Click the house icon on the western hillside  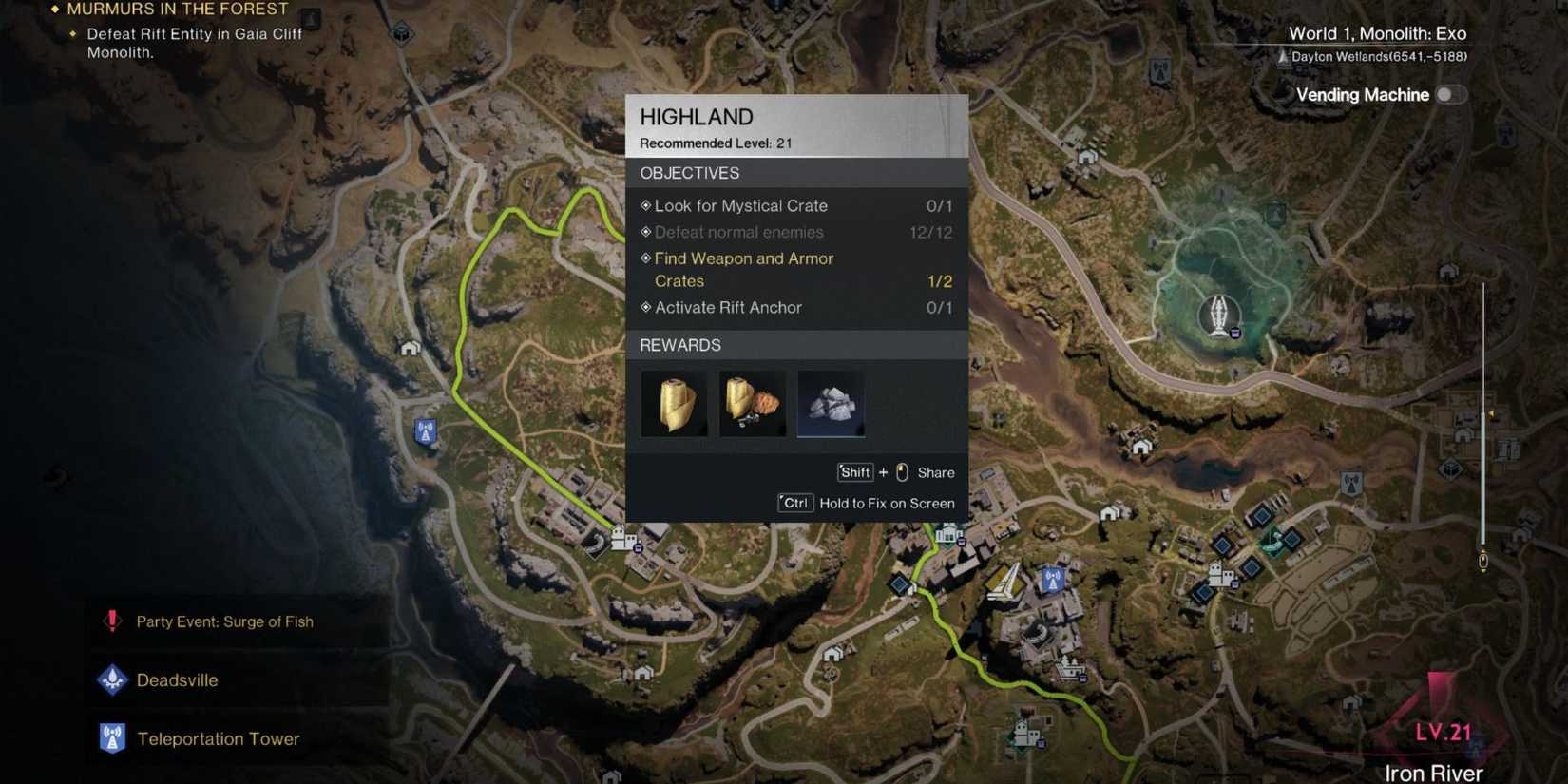[x=410, y=348]
